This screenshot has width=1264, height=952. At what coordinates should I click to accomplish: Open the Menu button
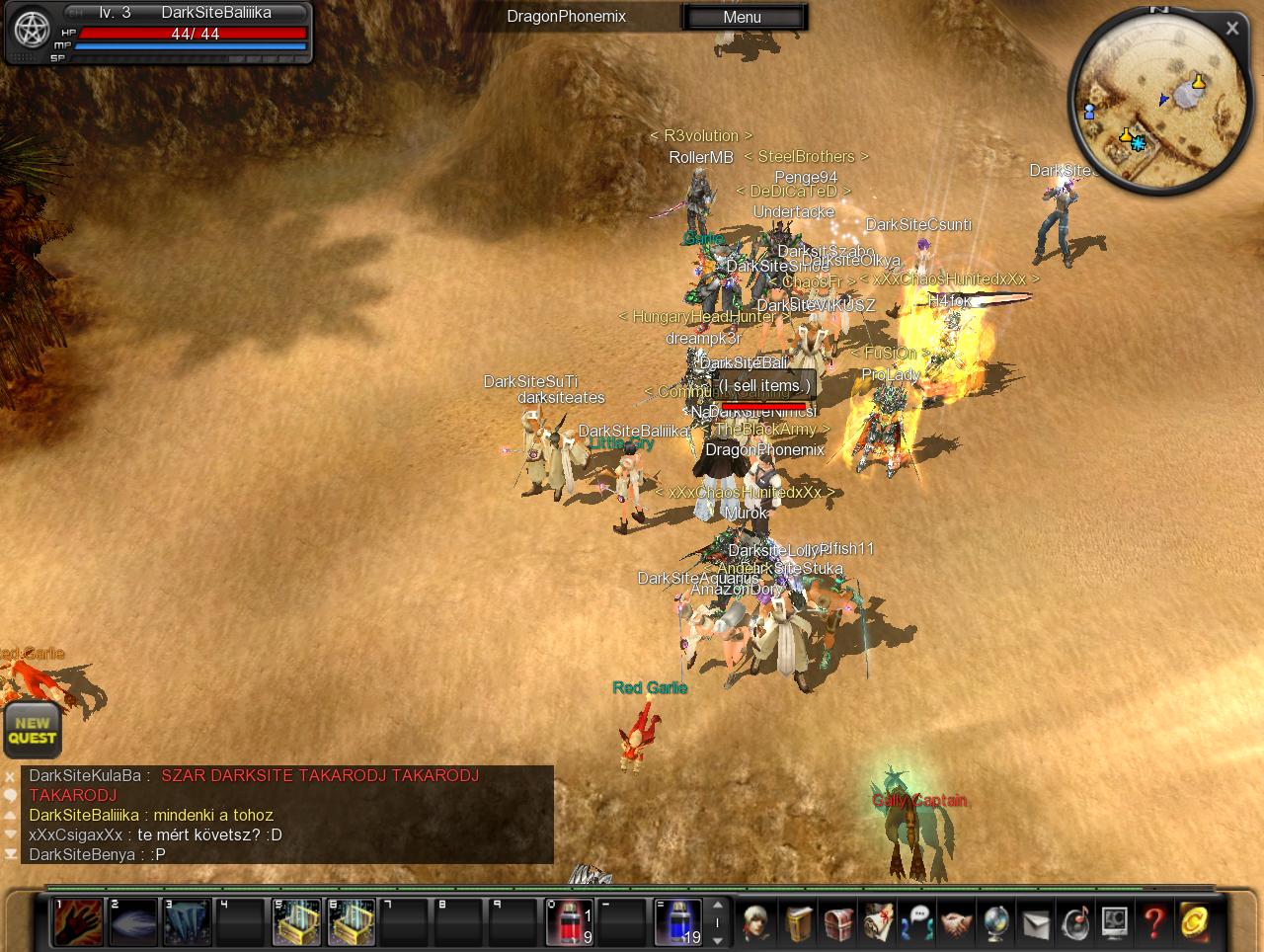(743, 17)
